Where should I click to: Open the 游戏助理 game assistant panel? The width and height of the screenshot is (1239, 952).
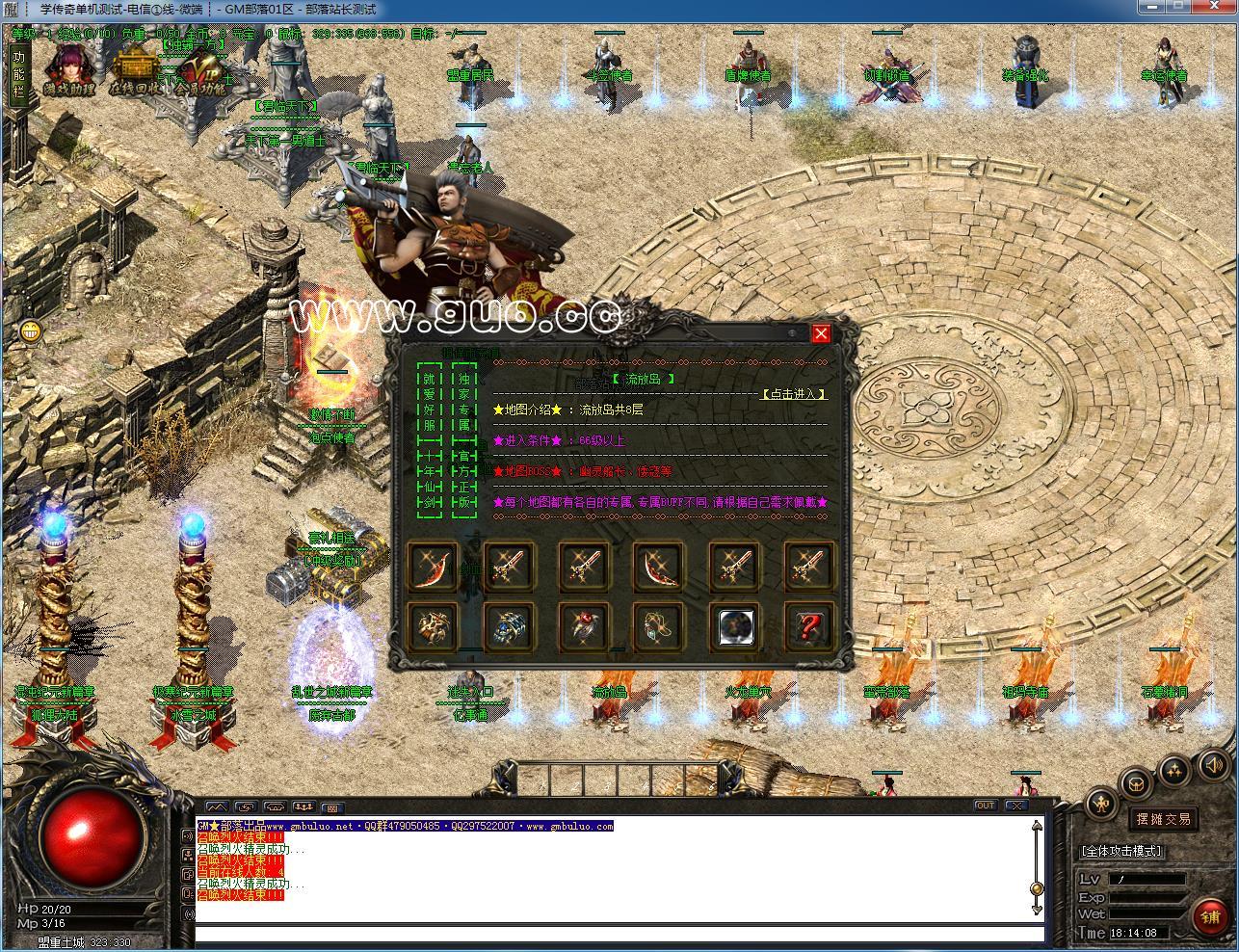pyautogui.click(x=67, y=67)
